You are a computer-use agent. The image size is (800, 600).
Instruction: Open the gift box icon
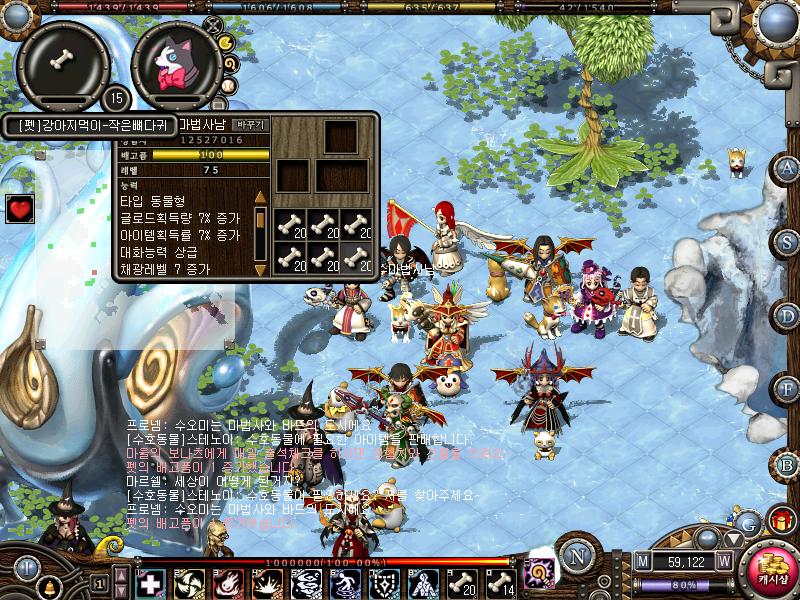(x=779, y=519)
